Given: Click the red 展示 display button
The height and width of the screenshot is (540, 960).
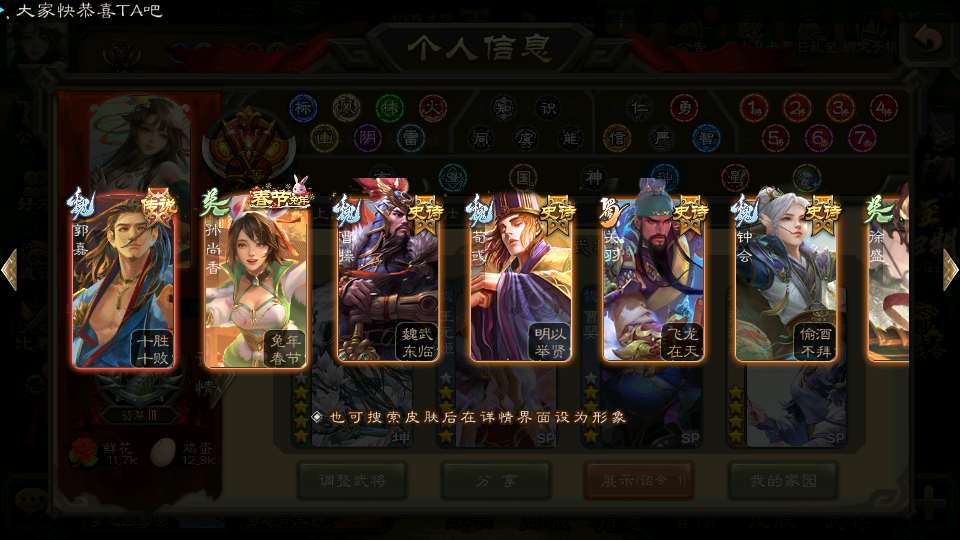Looking at the screenshot, I should [638, 480].
